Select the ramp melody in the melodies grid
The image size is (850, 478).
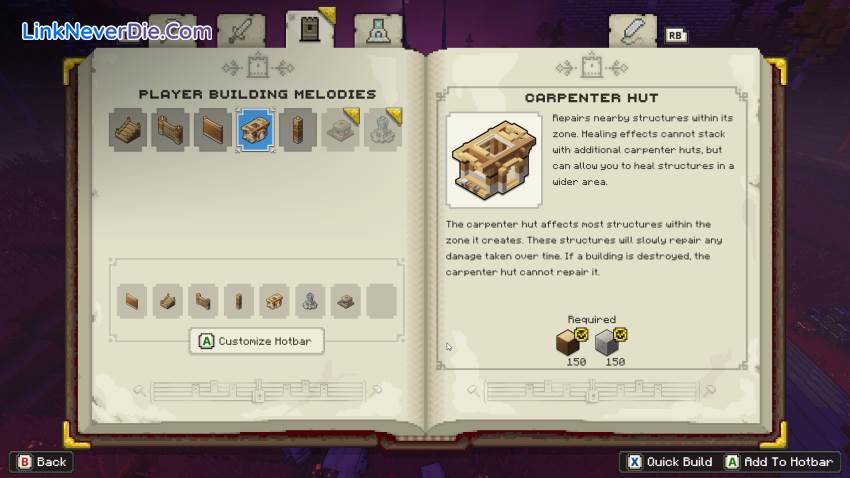(x=129, y=130)
